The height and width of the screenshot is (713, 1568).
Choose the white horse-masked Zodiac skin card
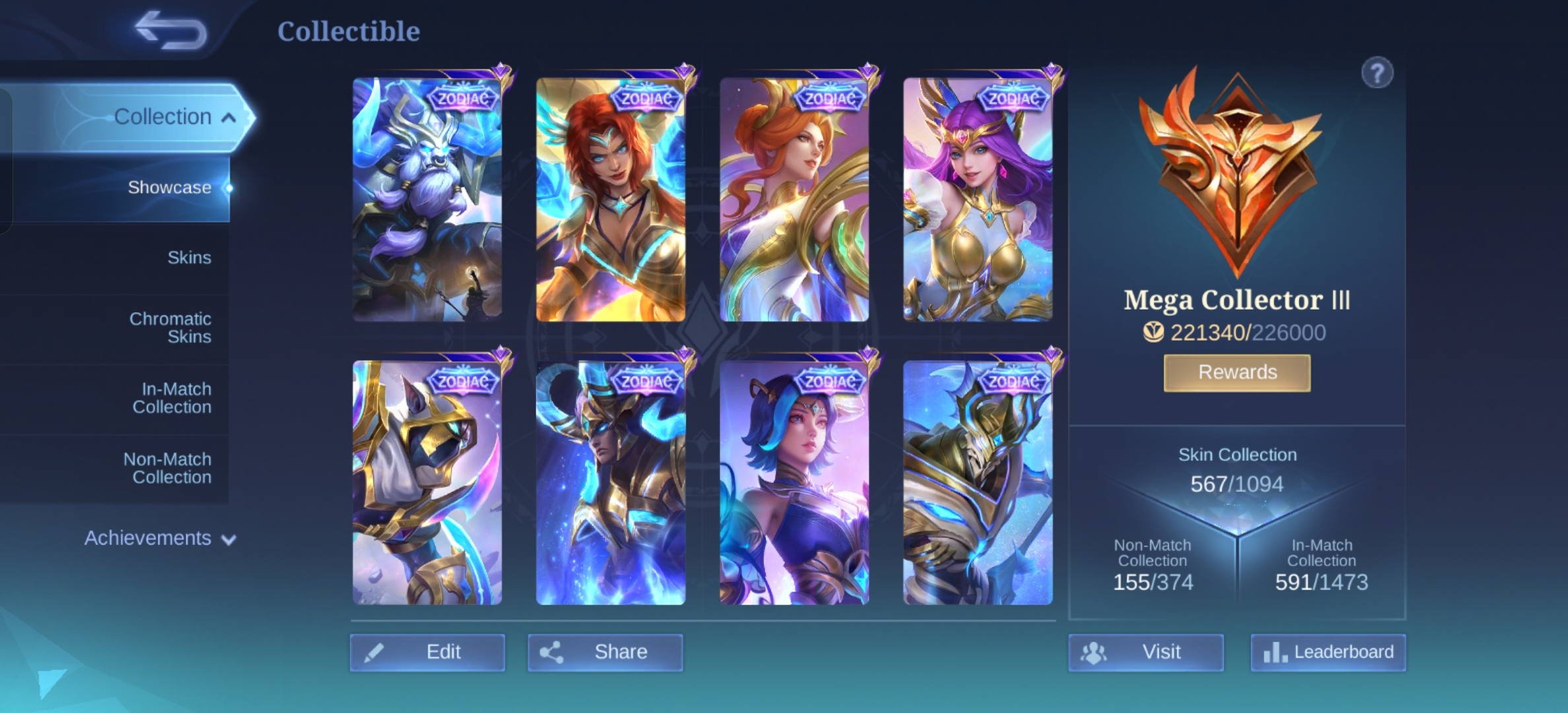coord(427,482)
